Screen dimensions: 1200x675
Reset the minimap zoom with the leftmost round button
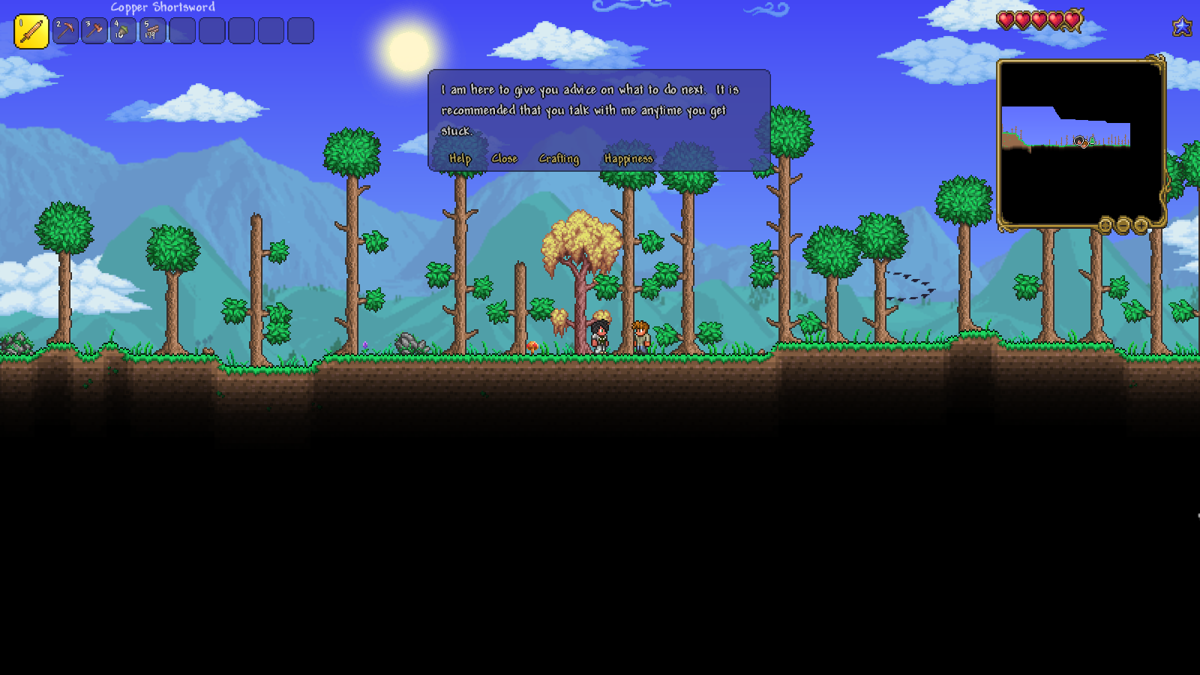coord(1105,225)
